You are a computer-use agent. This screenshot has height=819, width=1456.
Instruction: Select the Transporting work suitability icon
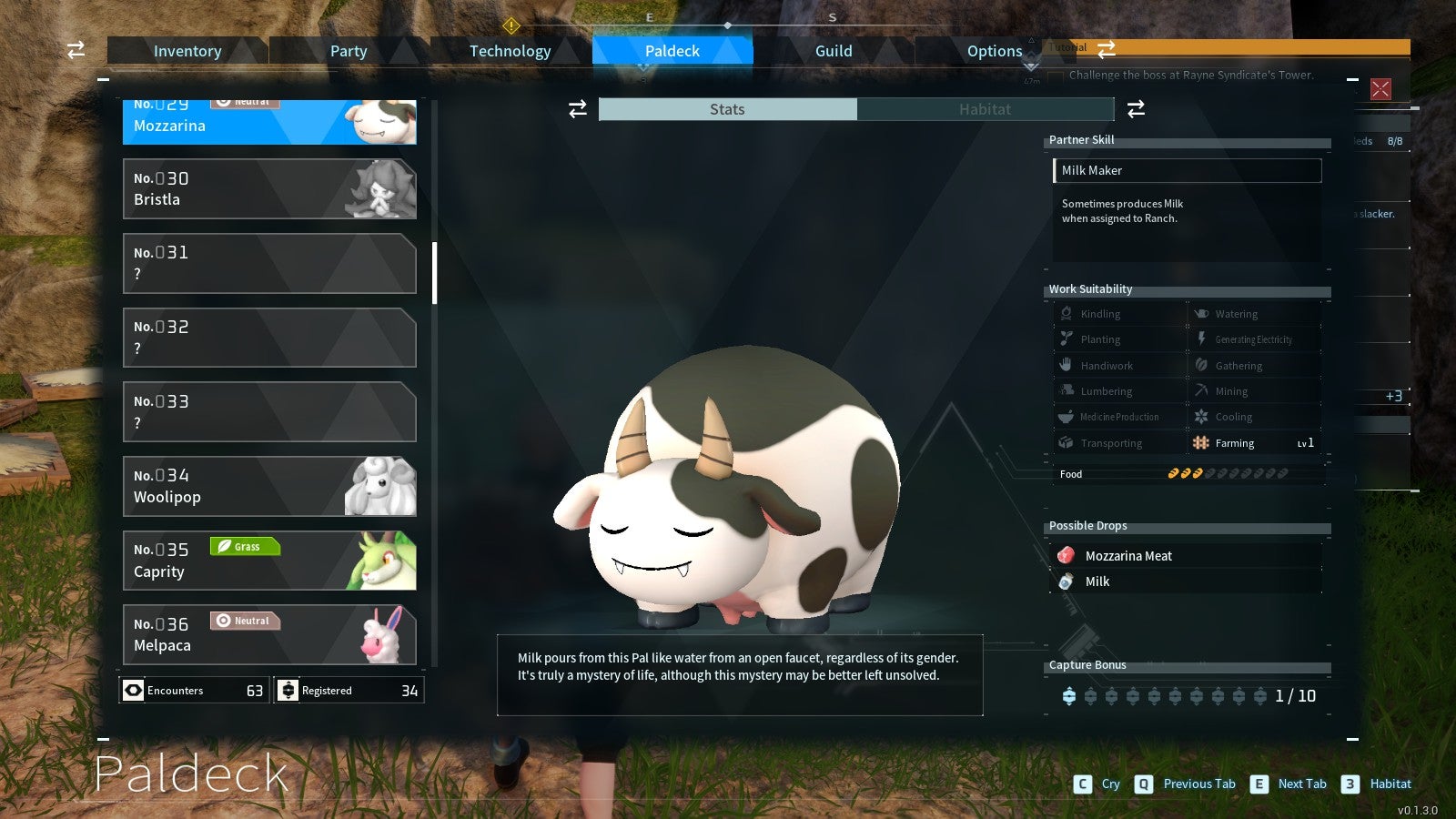[x=1065, y=442]
